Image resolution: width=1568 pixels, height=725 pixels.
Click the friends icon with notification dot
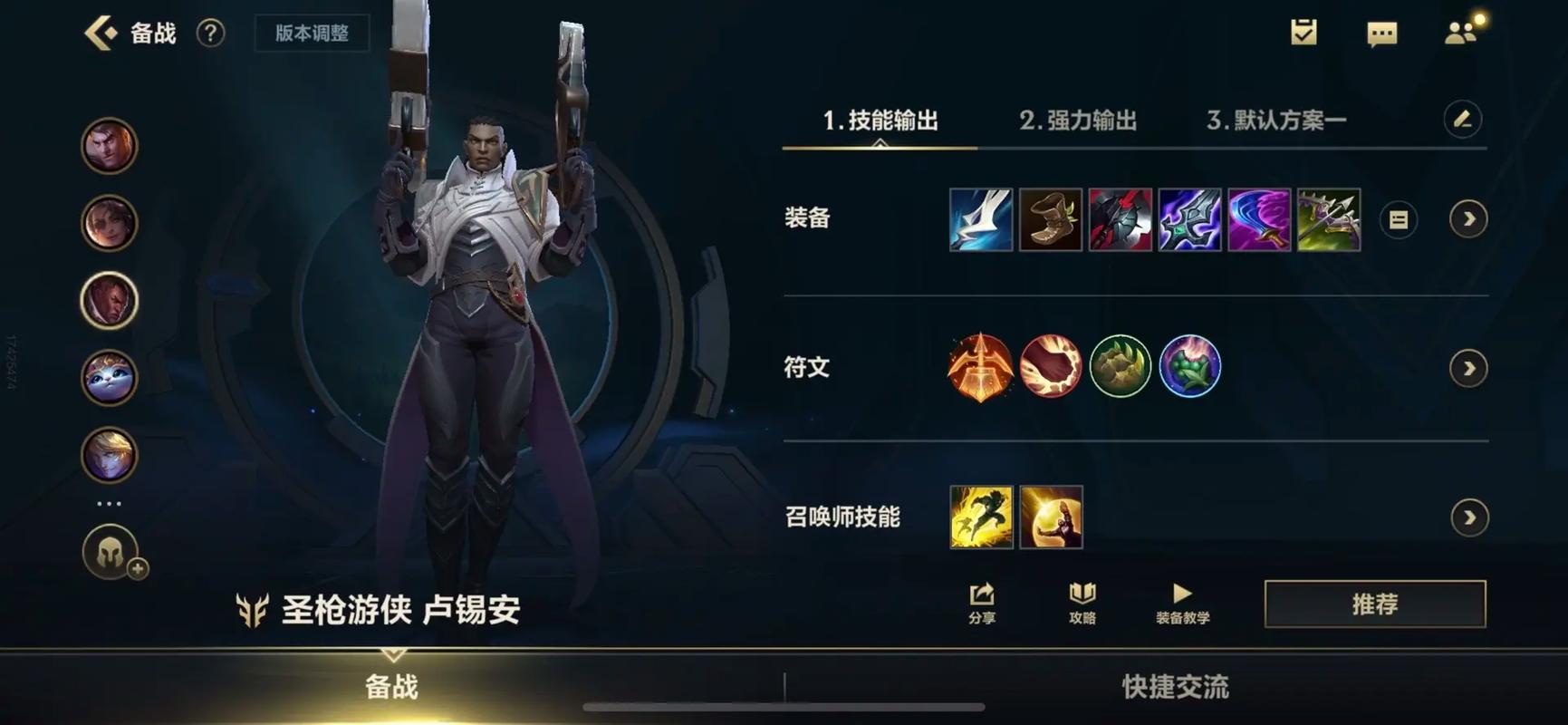click(1461, 33)
